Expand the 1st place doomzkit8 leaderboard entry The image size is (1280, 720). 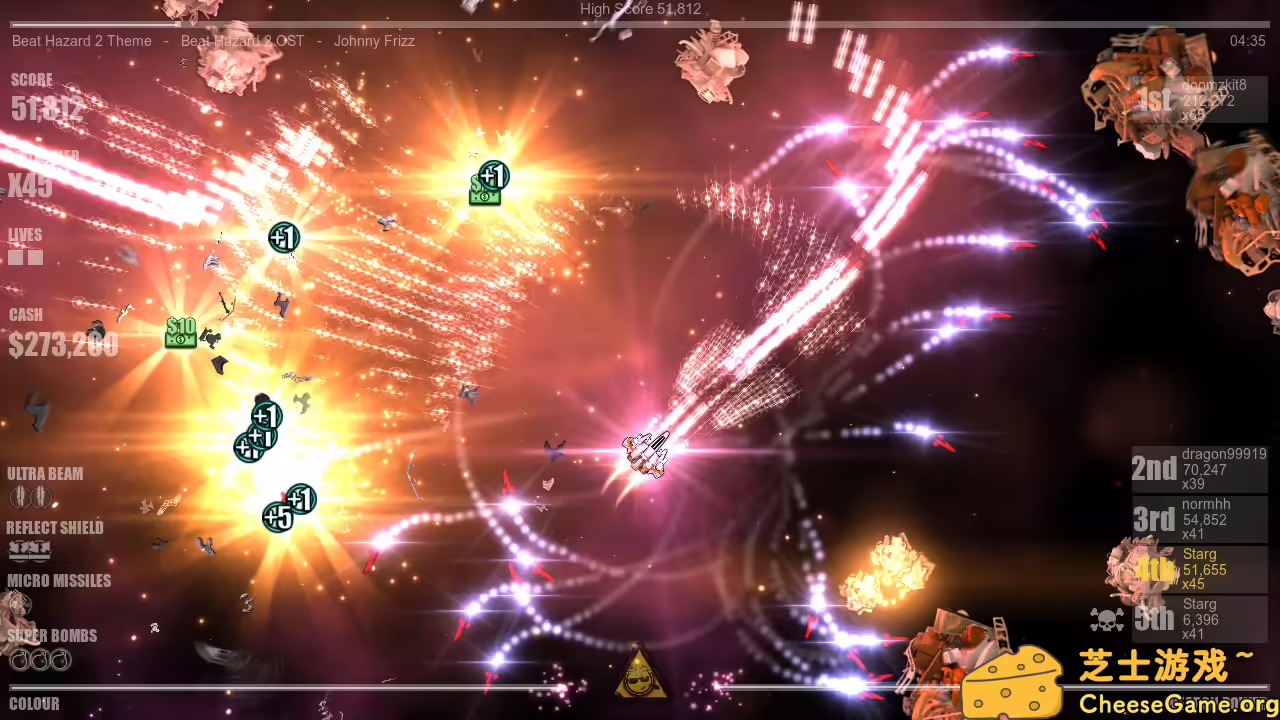(x=1200, y=100)
